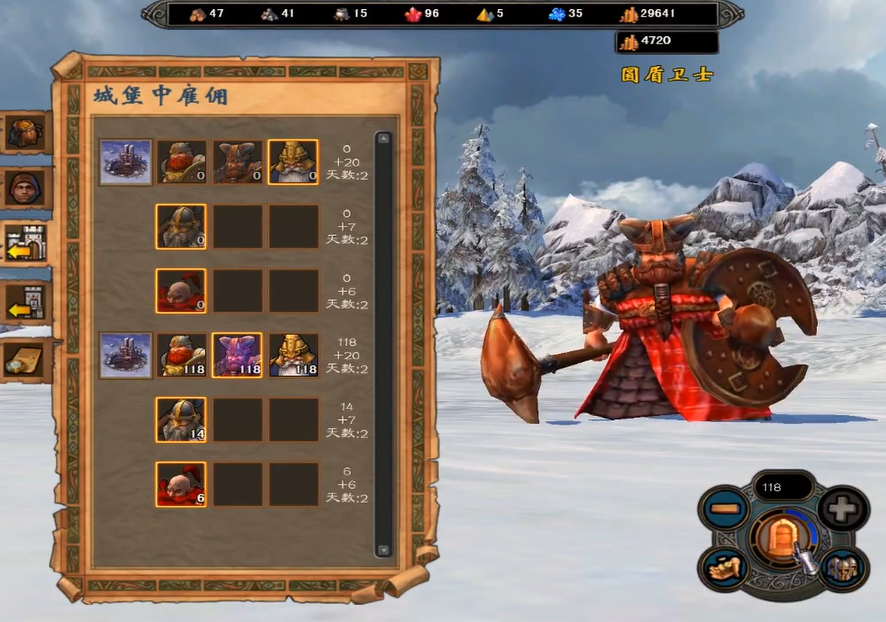Select the red-caped bald unit showing 6

click(x=181, y=484)
